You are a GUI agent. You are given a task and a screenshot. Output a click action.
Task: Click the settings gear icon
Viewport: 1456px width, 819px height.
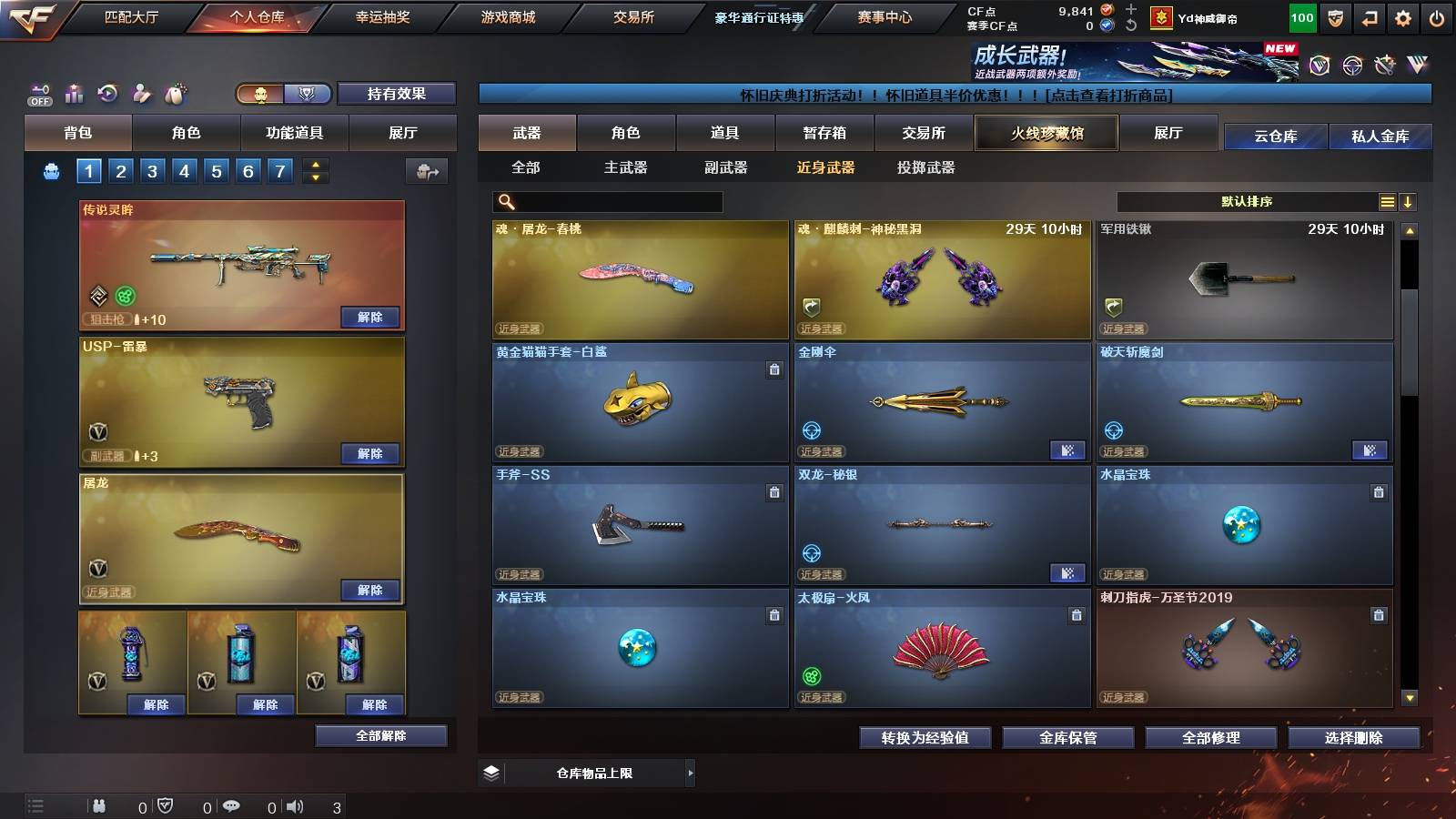1404,16
